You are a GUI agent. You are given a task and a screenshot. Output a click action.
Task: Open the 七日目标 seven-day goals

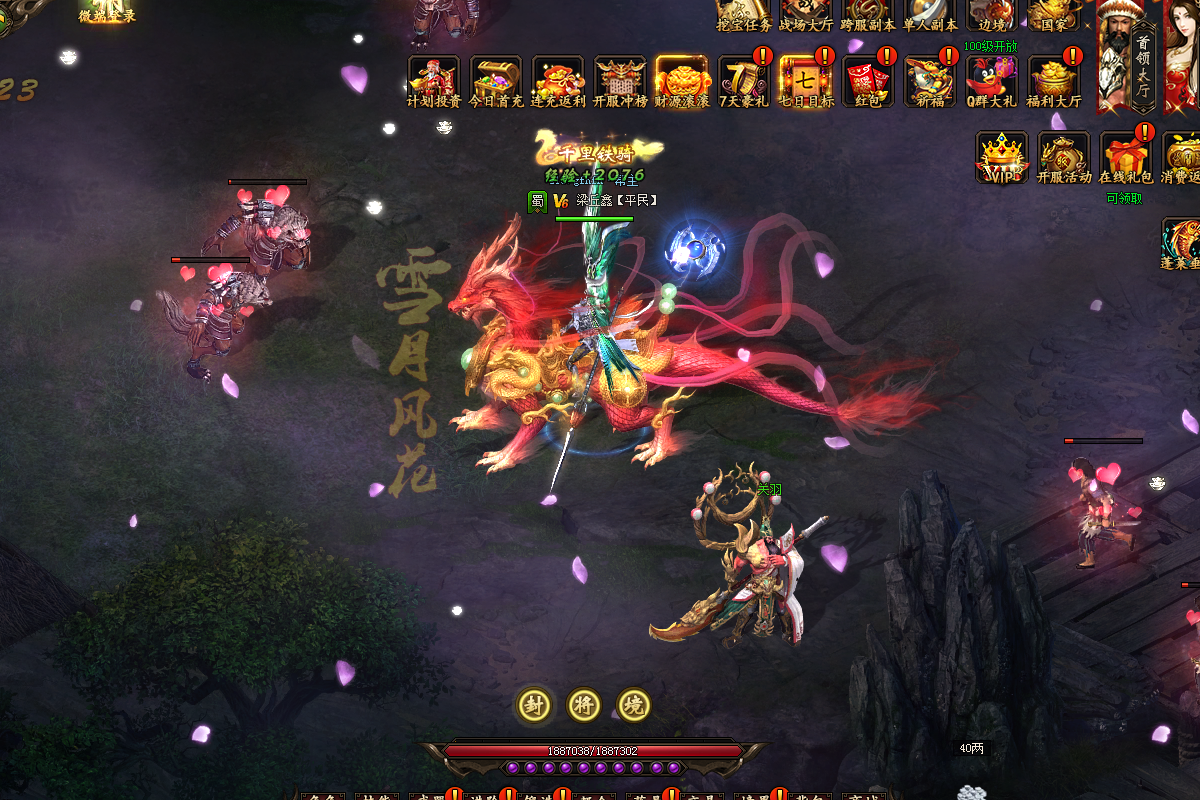pos(806,80)
